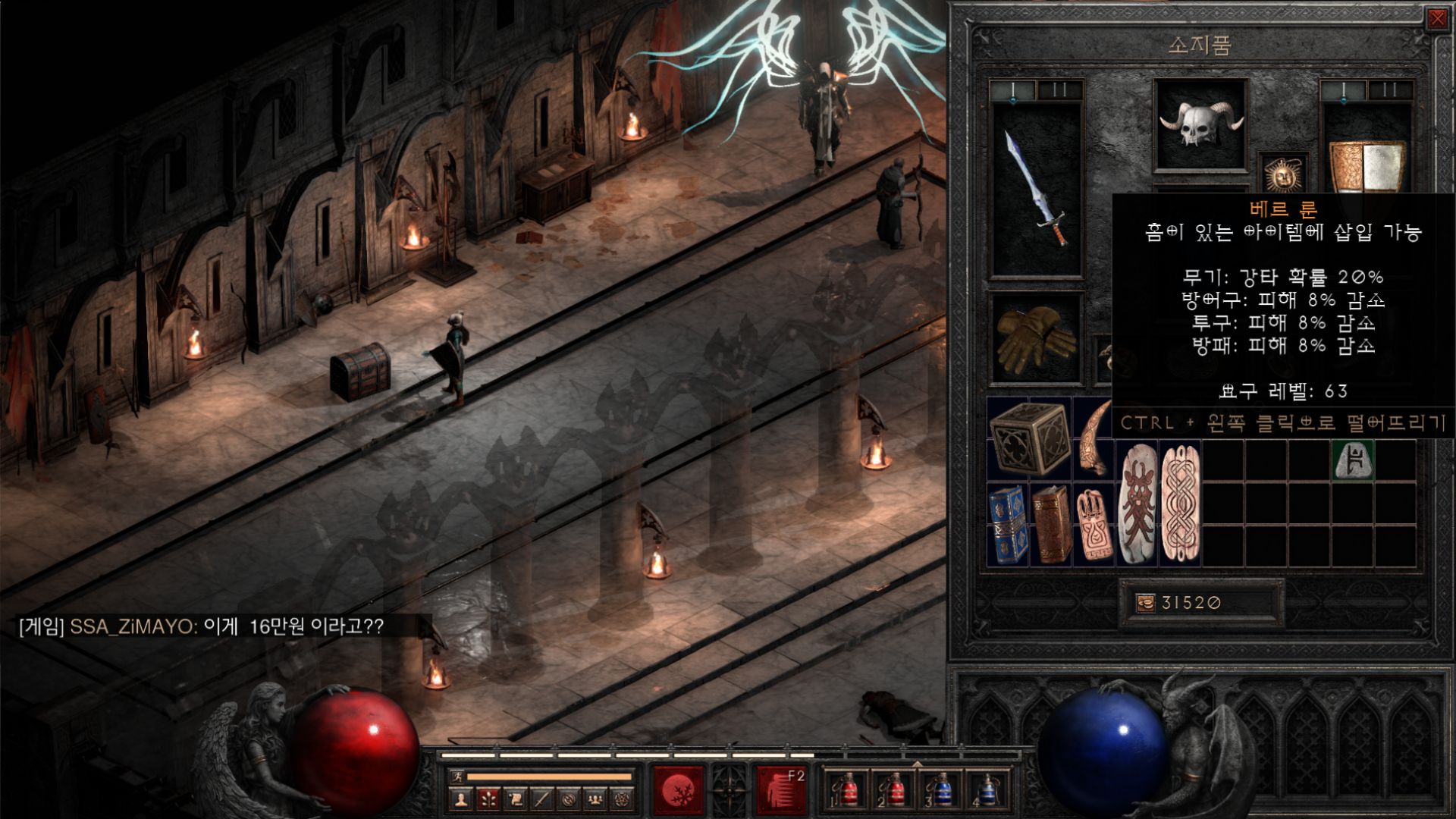Switch to weapon set II above sword
Screen dimensions: 1456x819
tap(1059, 90)
